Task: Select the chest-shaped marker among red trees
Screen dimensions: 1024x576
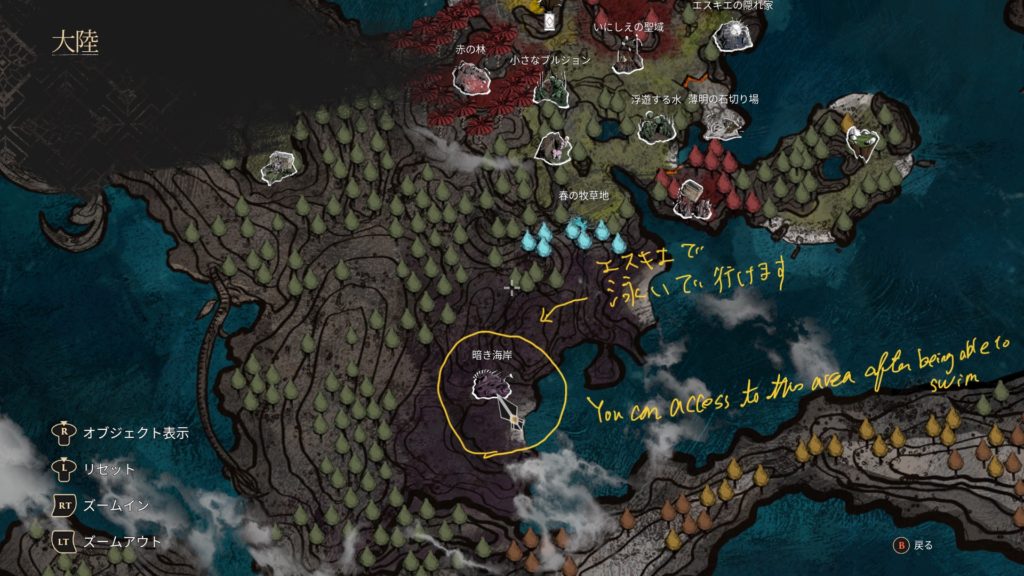Action: (x=691, y=195)
